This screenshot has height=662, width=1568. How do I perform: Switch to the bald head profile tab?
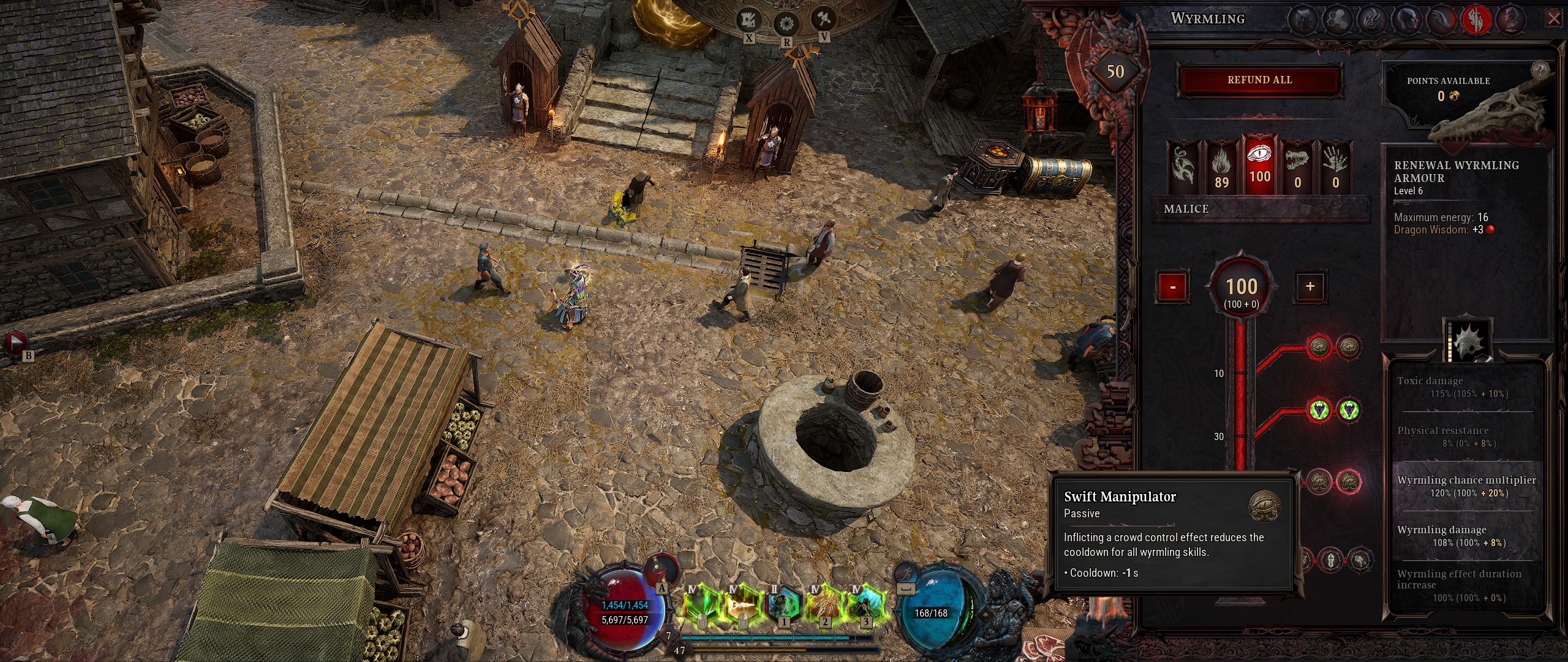(x=1406, y=20)
